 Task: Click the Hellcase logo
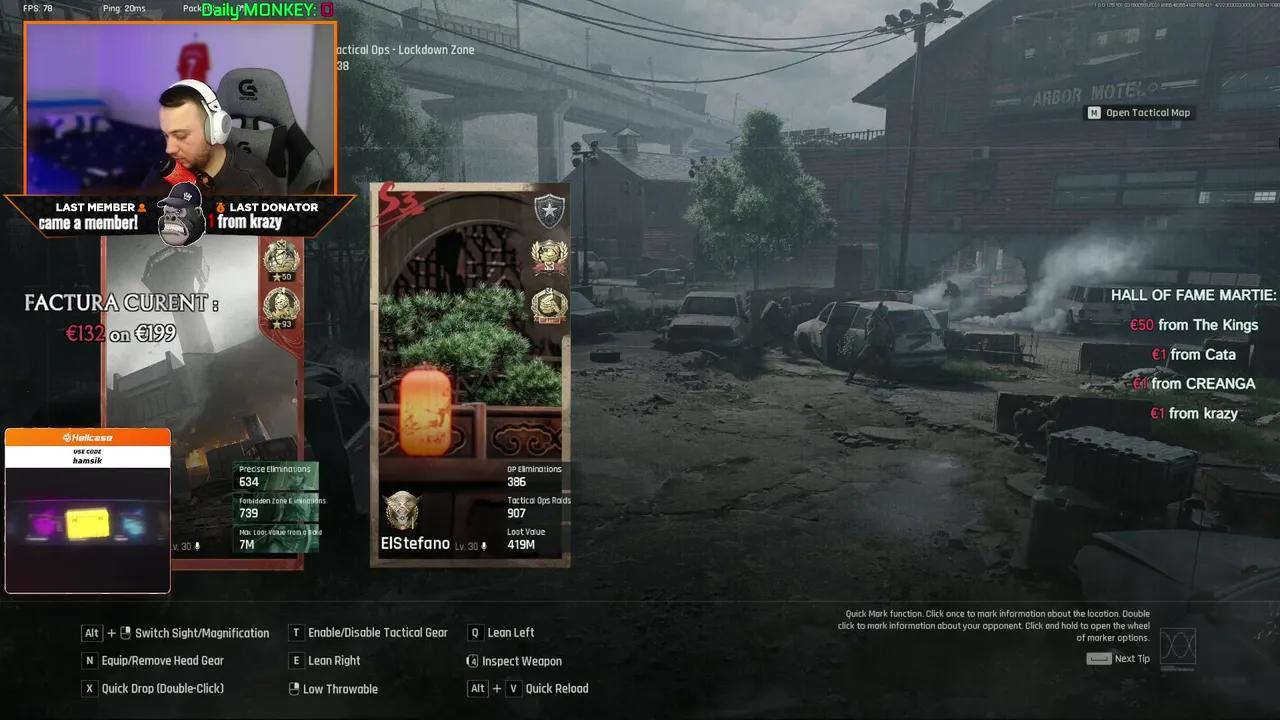[x=87, y=436]
